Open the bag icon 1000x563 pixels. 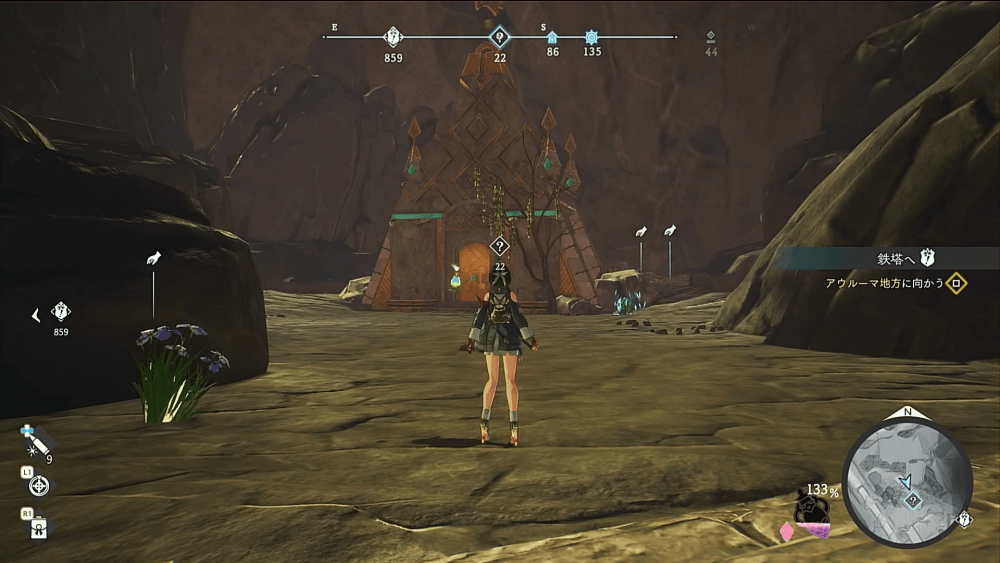tap(40, 527)
